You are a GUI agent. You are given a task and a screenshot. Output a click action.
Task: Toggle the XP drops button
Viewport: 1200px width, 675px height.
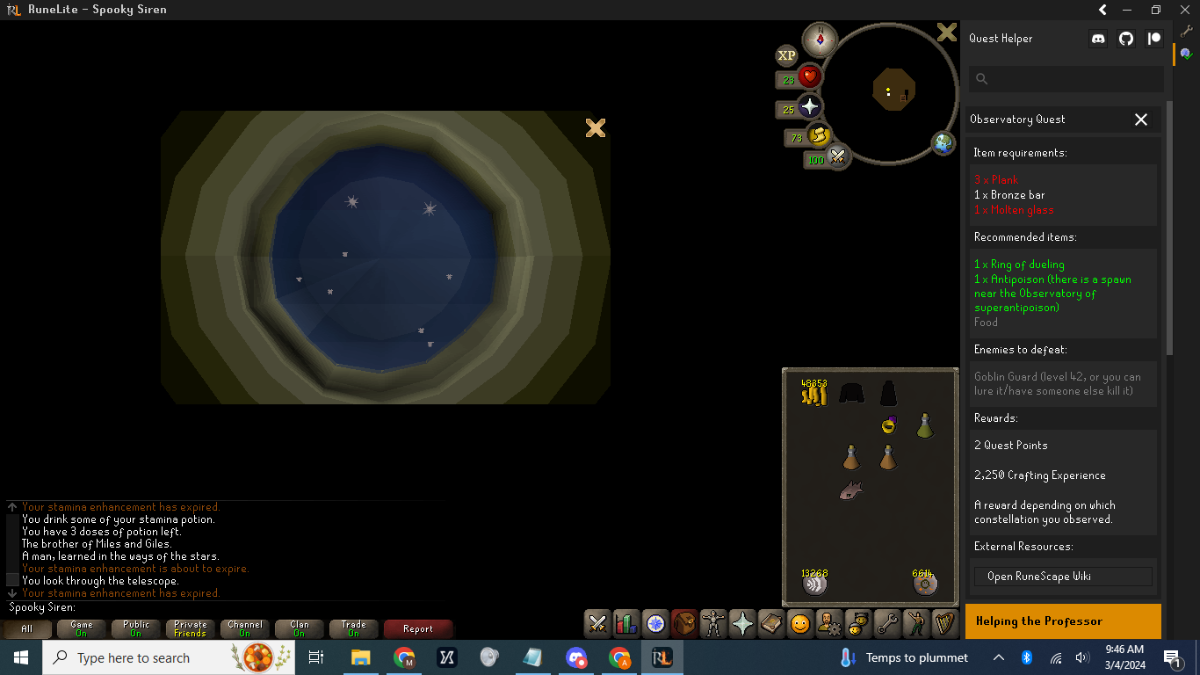click(787, 56)
